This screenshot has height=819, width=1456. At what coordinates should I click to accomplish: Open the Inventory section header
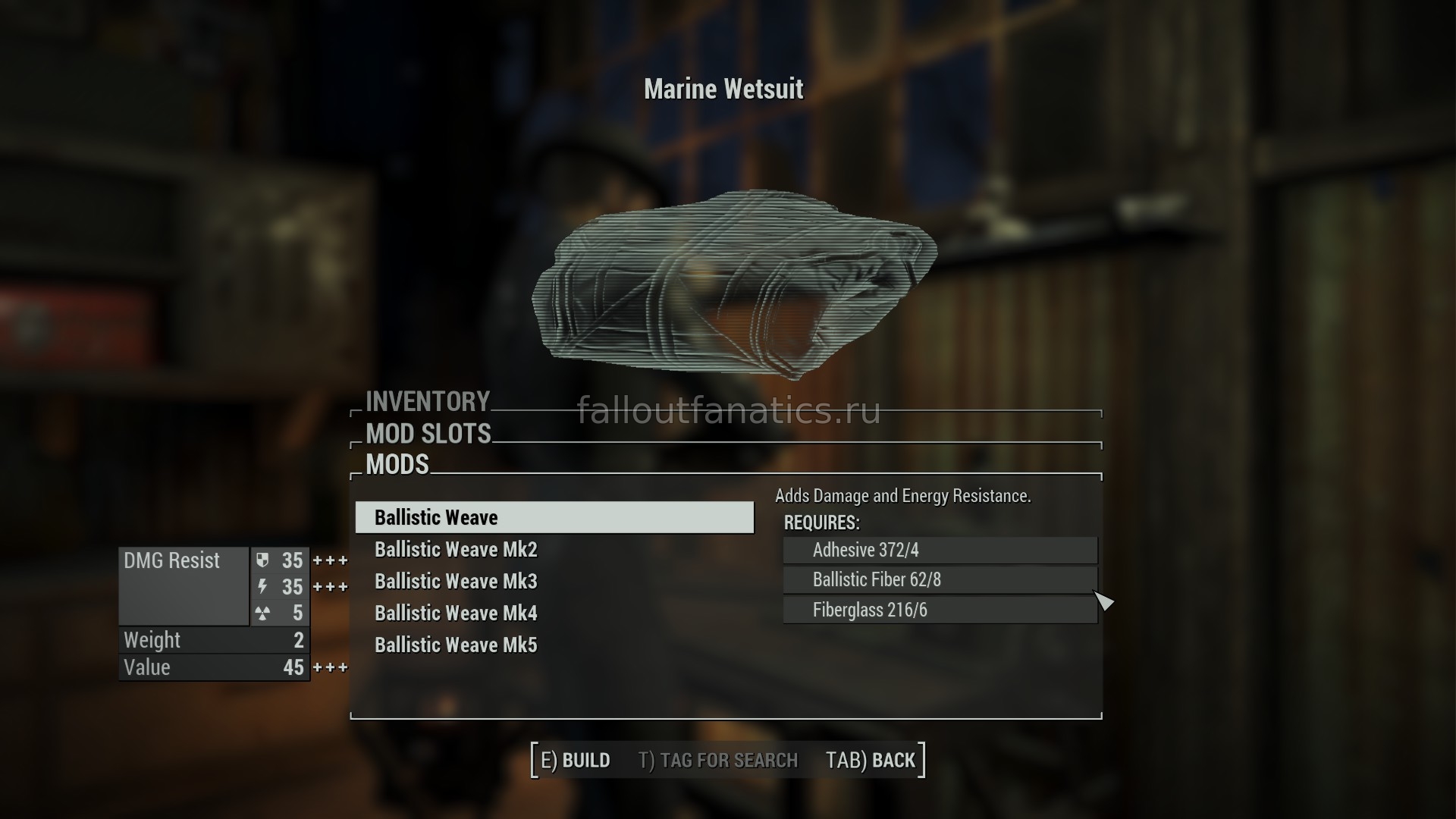click(428, 401)
